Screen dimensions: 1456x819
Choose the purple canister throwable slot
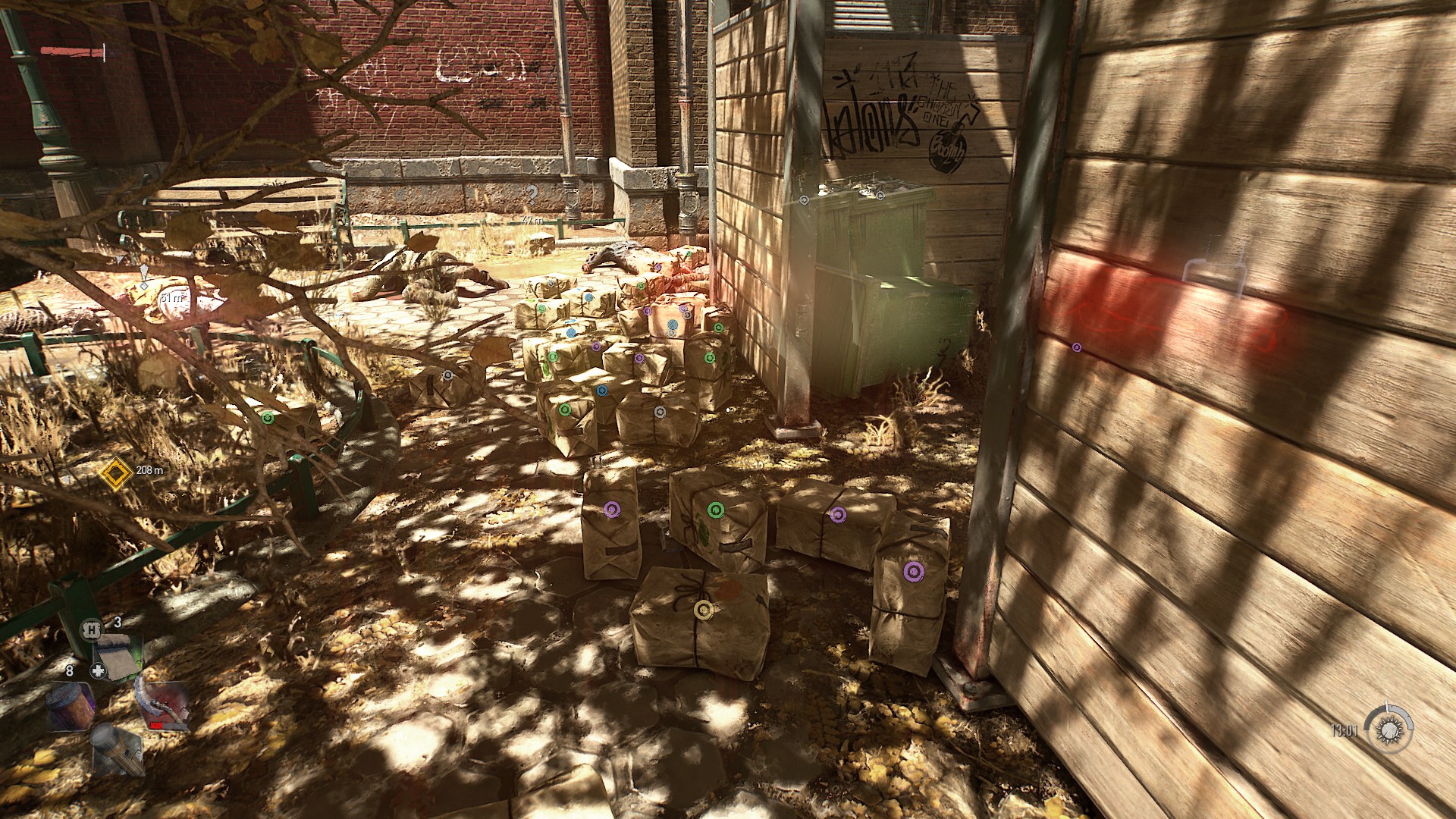pyautogui.click(x=71, y=706)
